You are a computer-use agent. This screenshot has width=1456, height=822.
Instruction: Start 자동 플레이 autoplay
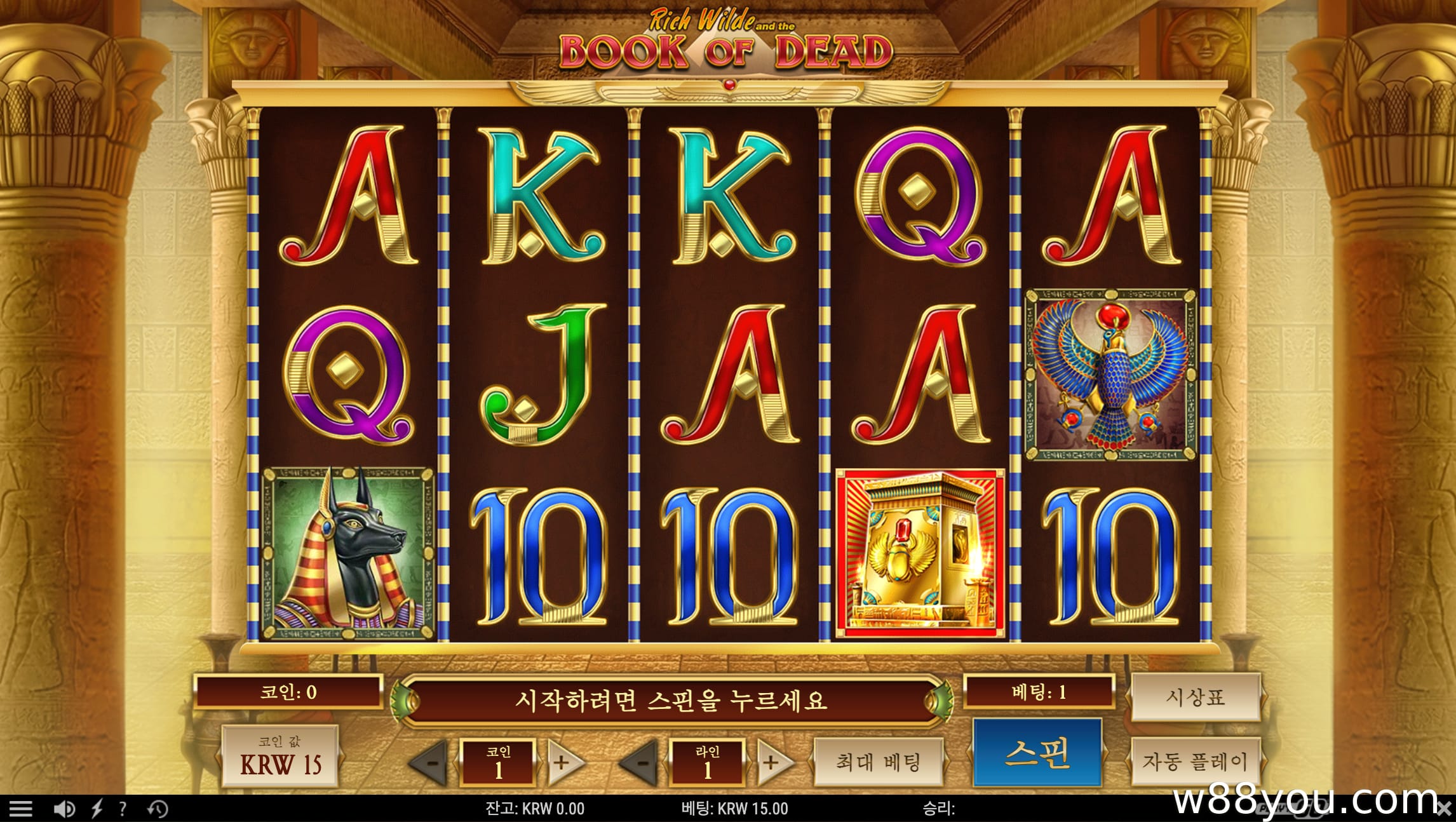coord(1195,761)
